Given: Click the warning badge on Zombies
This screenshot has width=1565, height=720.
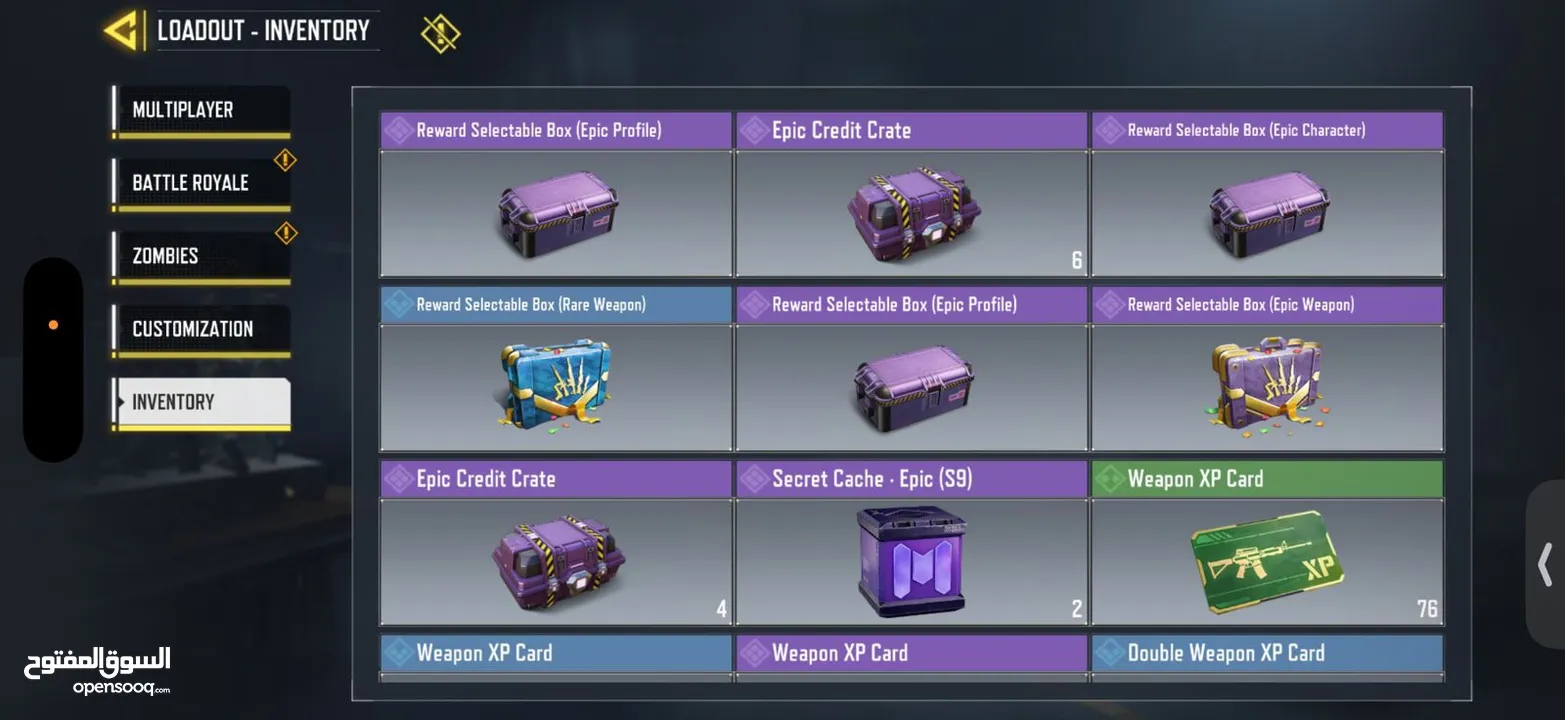Looking at the screenshot, I should [x=284, y=231].
